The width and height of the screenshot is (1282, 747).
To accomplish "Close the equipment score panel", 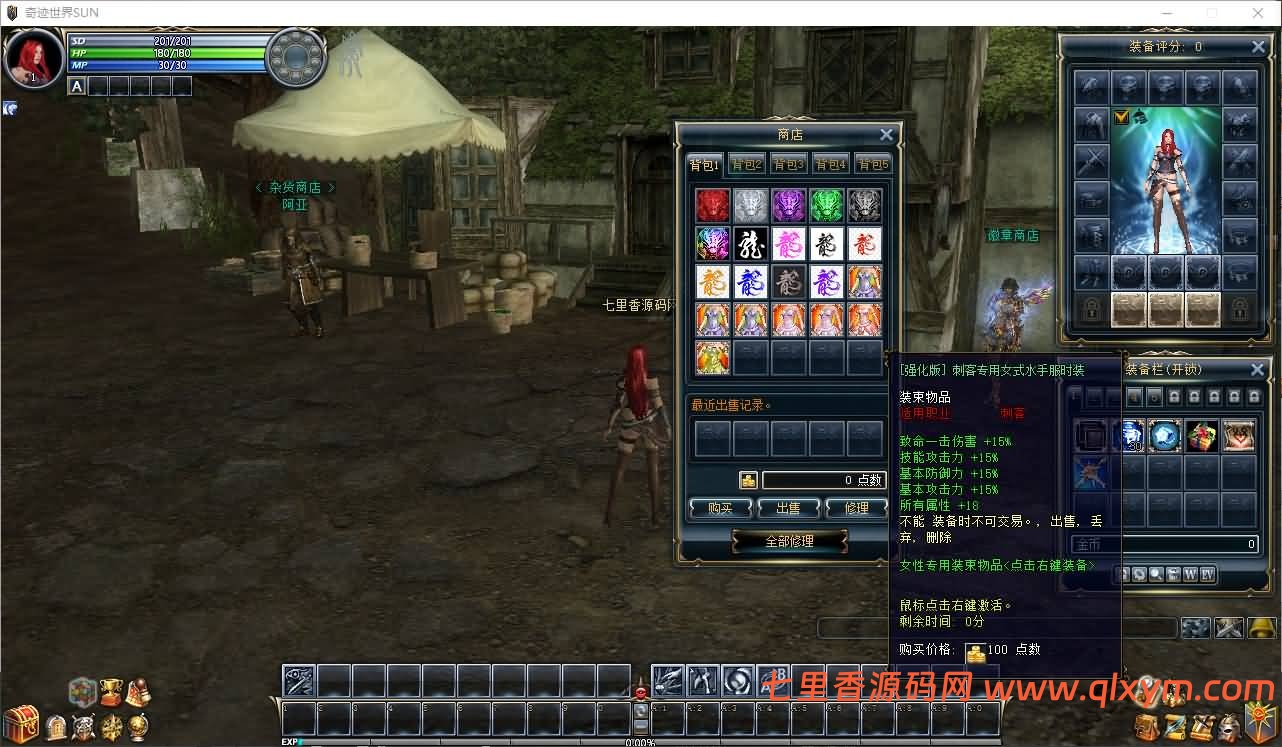I will pos(1258,47).
